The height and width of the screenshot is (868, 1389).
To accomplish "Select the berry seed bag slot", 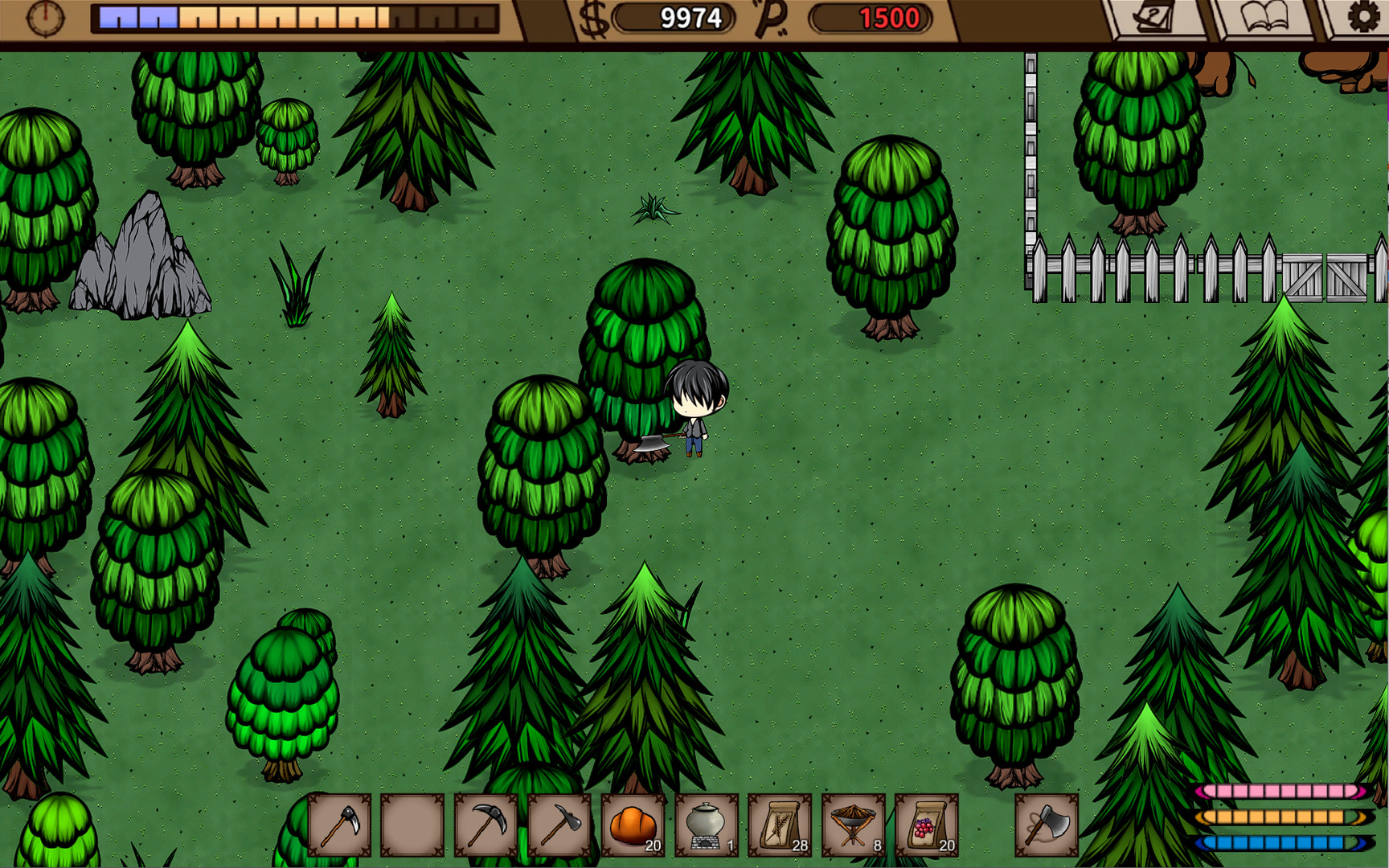I will [x=927, y=825].
